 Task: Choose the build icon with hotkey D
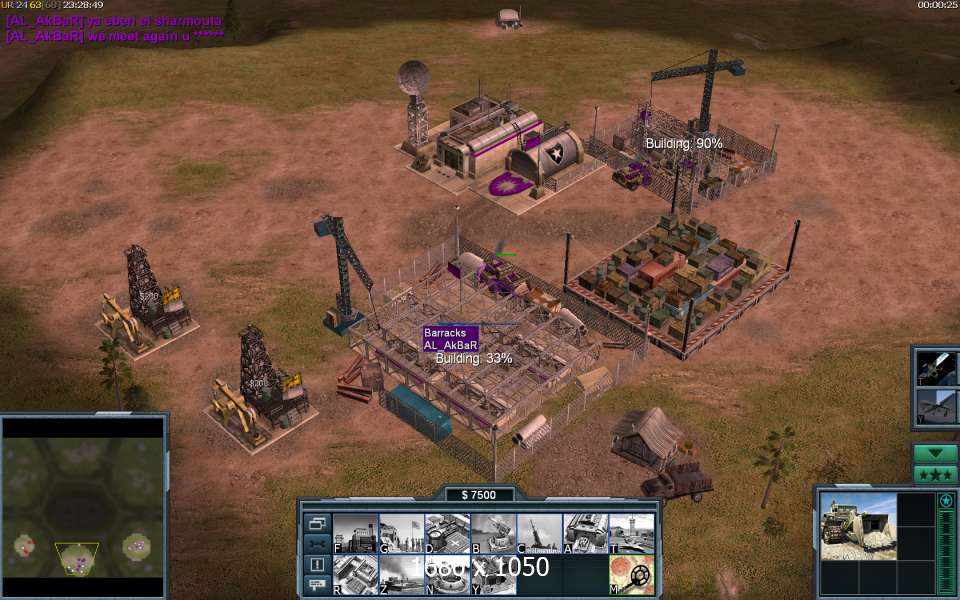pos(447,533)
